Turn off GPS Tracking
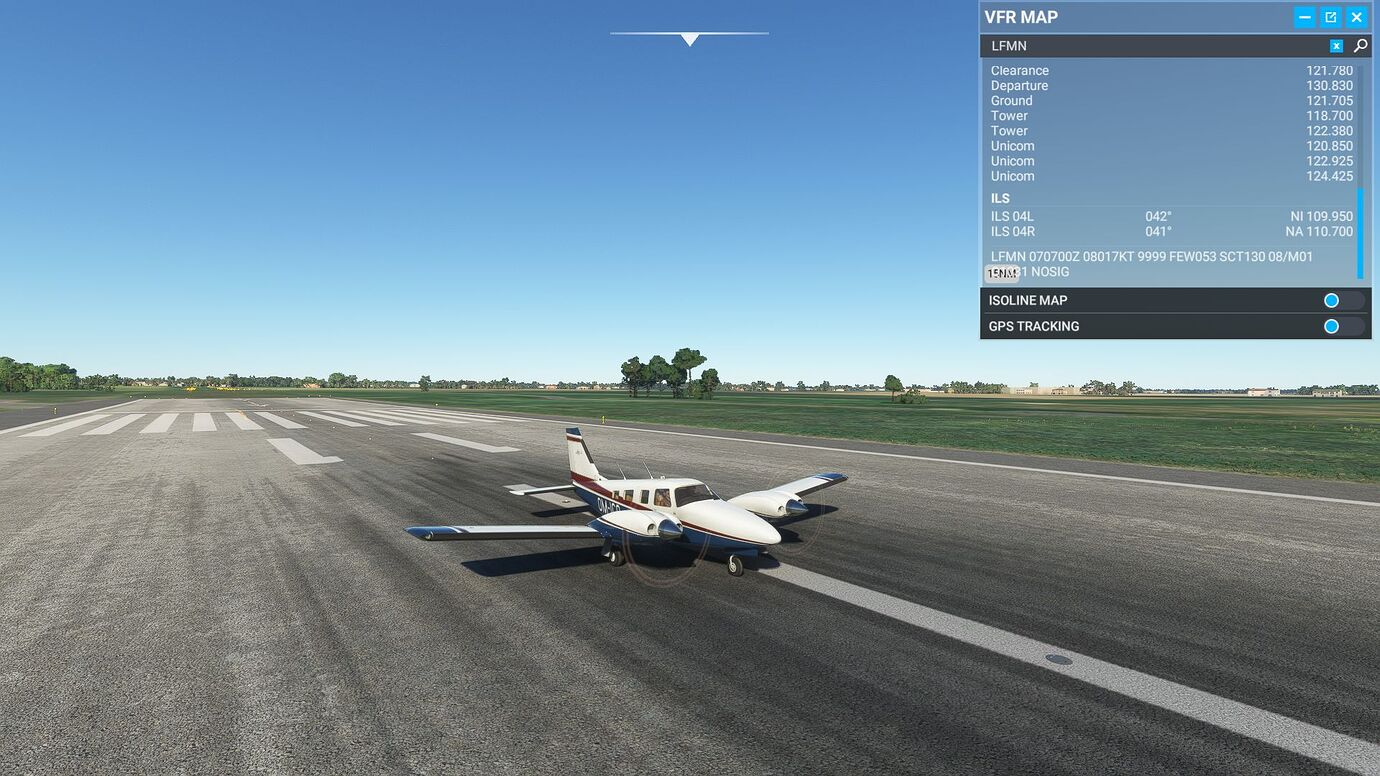Image resolution: width=1380 pixels, height=776 pixels. 1331,326
